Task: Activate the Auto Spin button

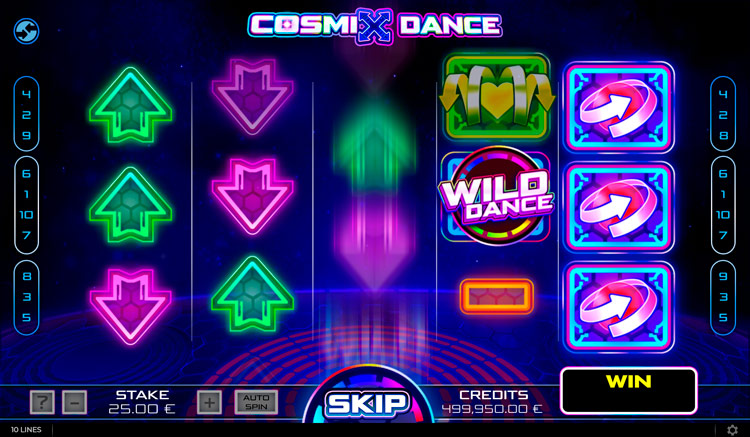Action: [x=256, y=402]
